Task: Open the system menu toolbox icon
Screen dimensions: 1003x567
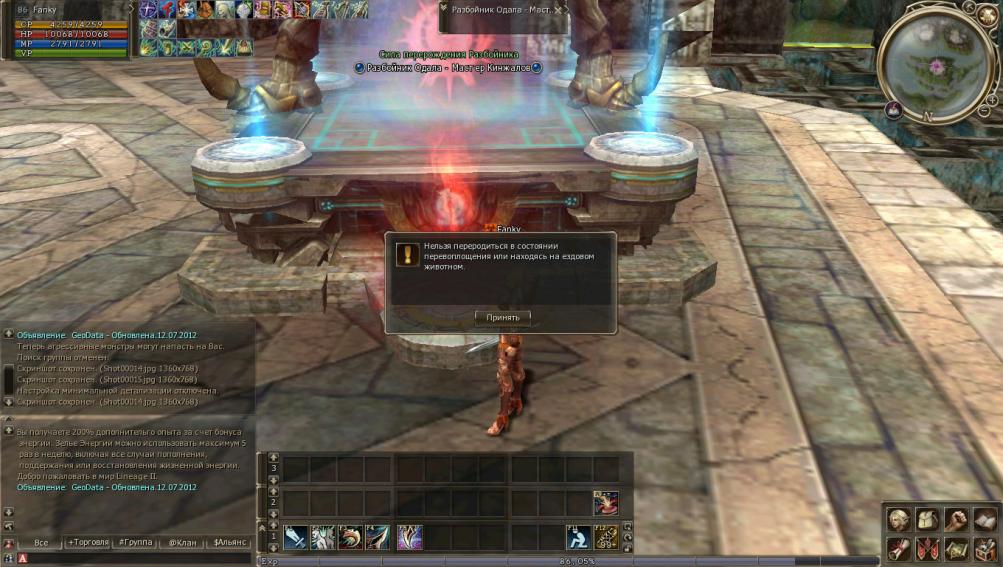Action: [x=985, y=548]
